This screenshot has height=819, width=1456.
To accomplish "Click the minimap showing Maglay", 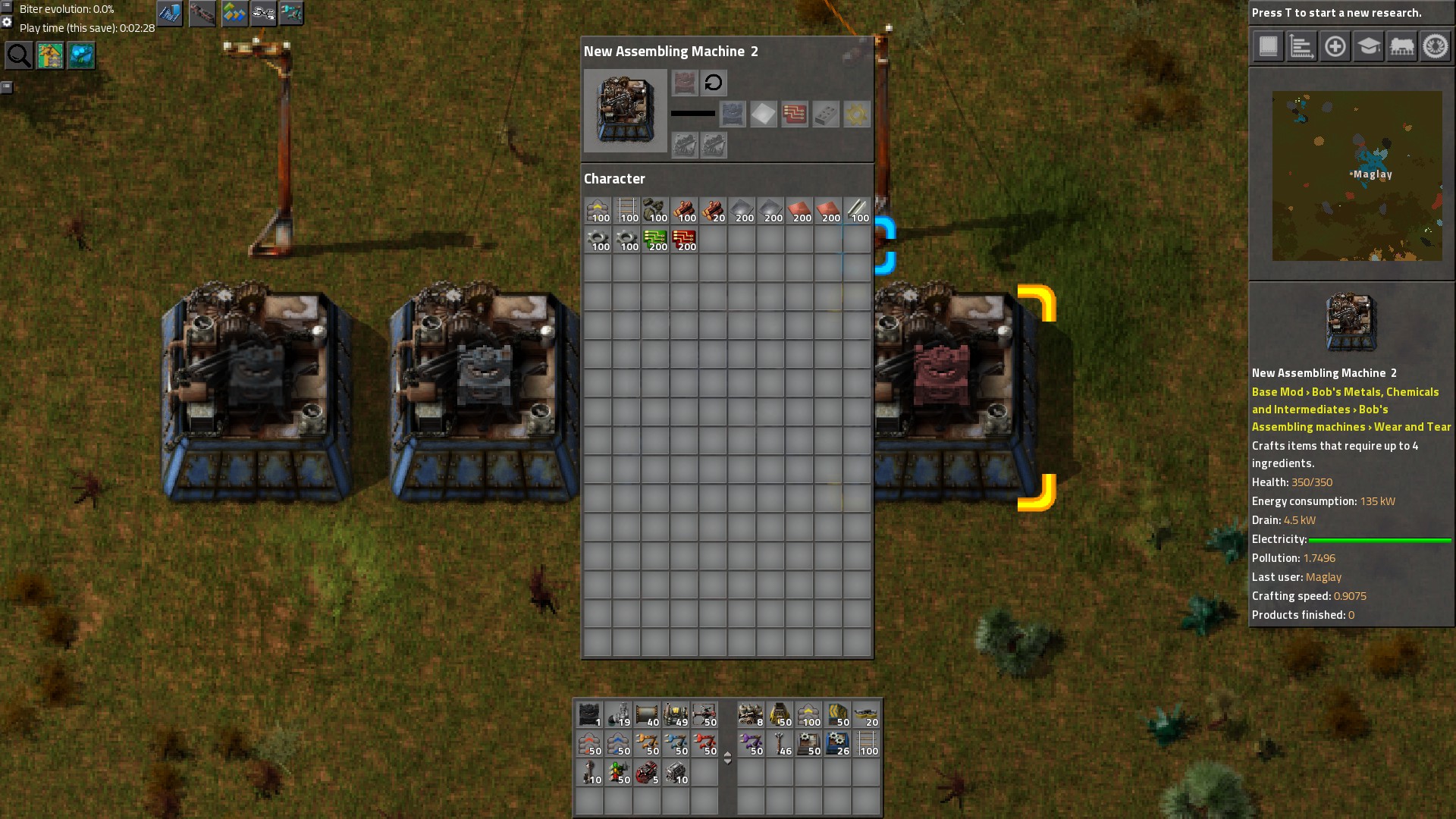I will click(x=1357, y=176).
